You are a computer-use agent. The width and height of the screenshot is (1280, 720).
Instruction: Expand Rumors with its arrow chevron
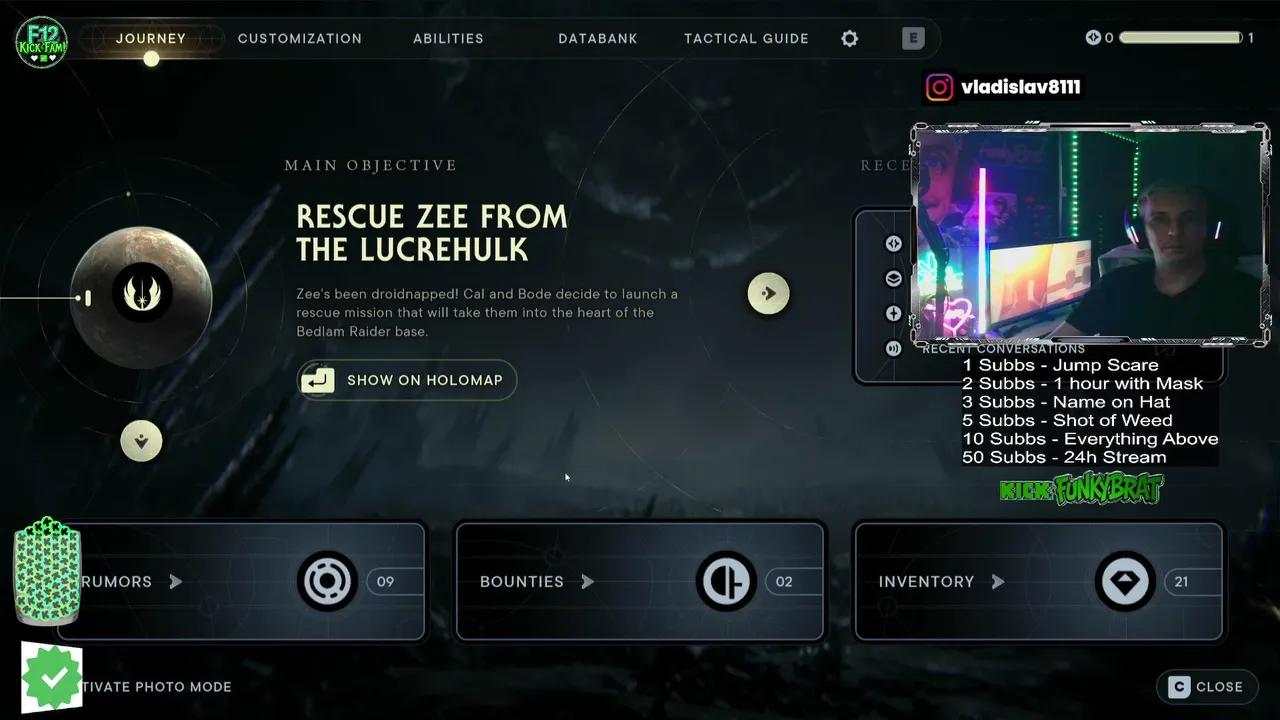(x=175, y=581)
